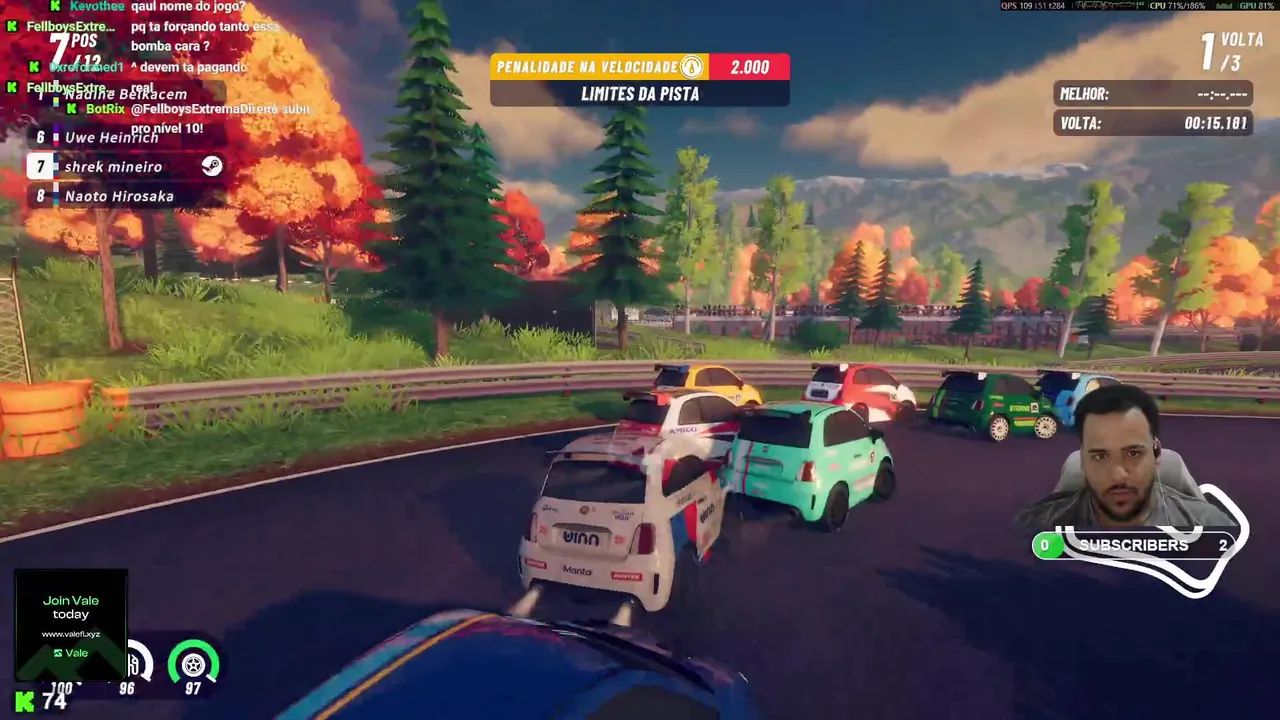Click the Subscribers goal bar

(x=1133, y=546)
